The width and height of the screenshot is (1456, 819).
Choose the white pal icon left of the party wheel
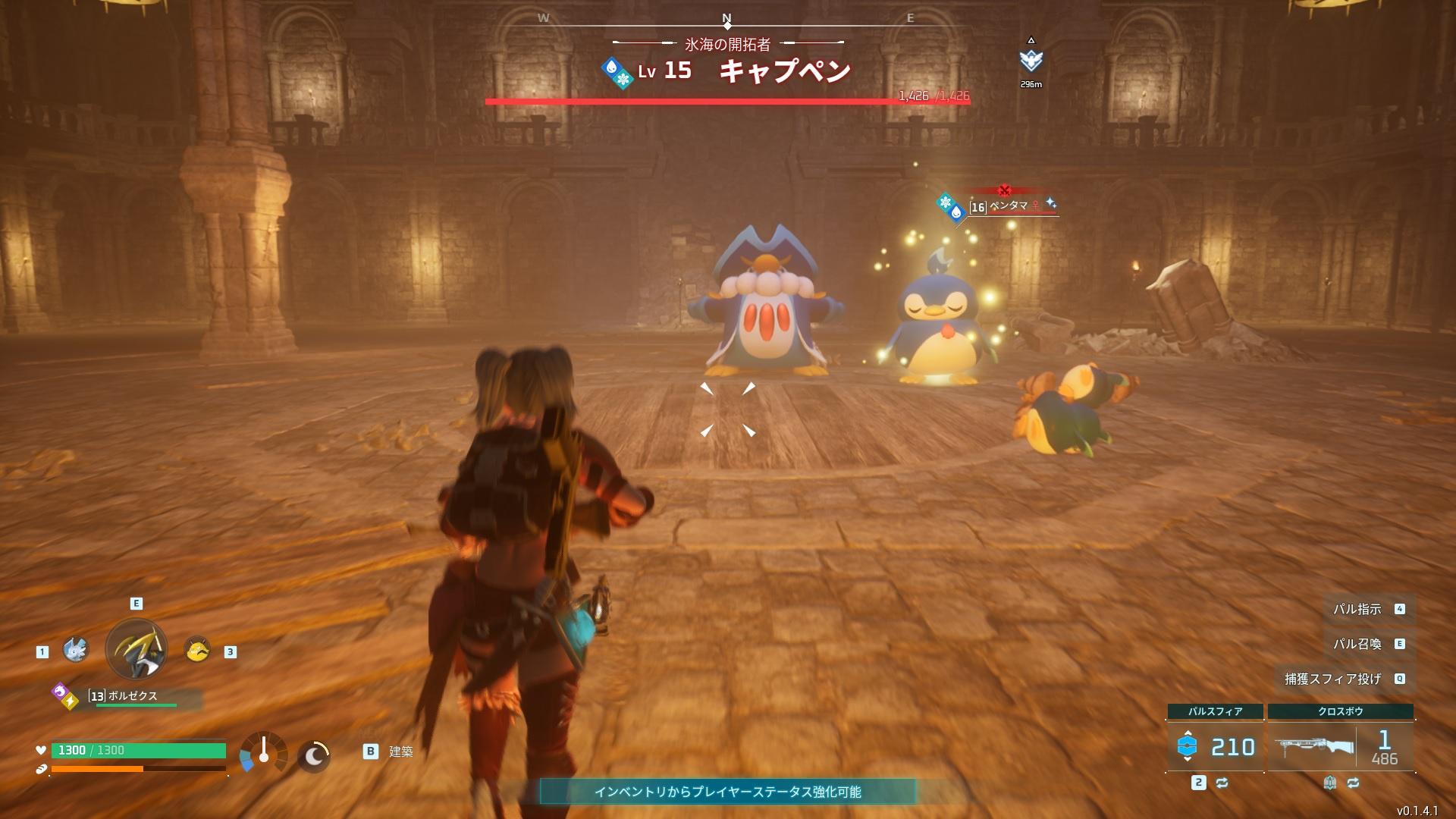[76, 649]
